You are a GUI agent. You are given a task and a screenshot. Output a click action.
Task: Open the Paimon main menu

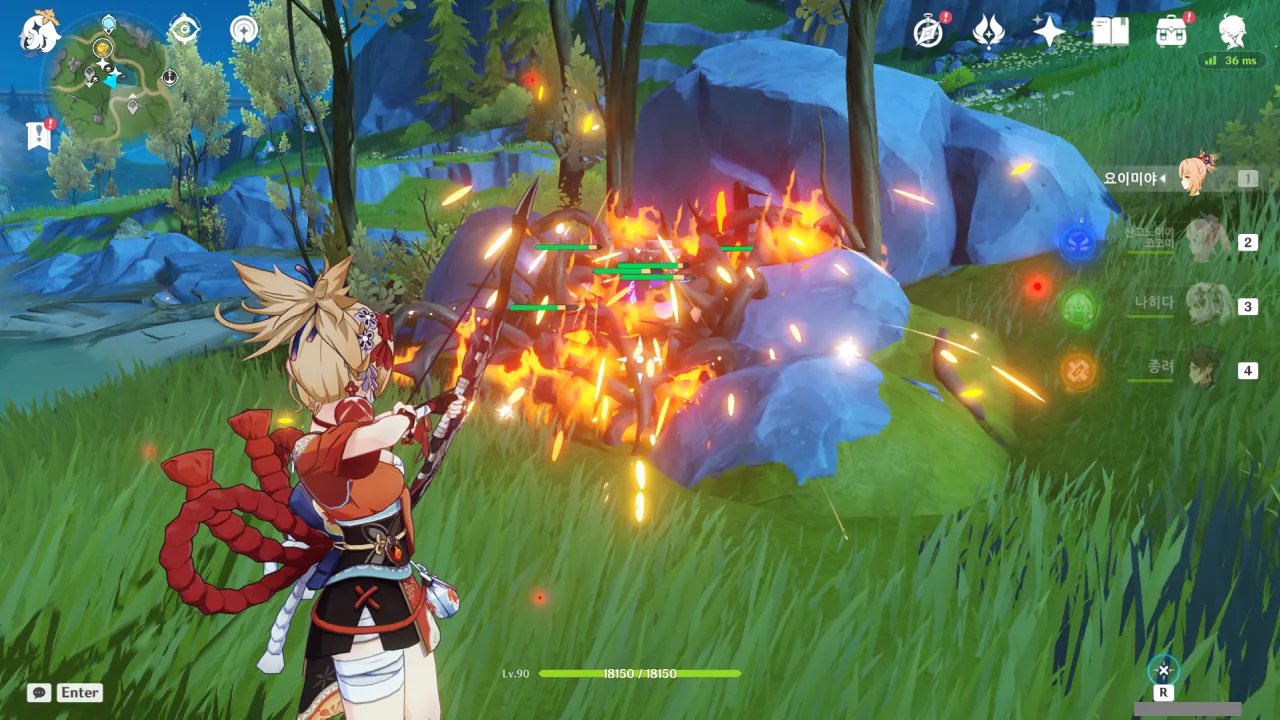coord(40,32)
